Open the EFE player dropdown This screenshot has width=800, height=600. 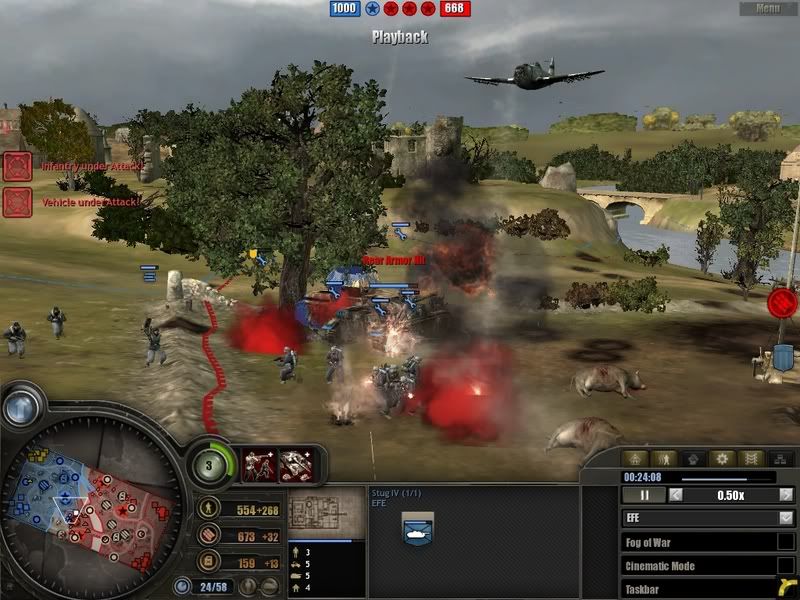click(x=785, y=518)
